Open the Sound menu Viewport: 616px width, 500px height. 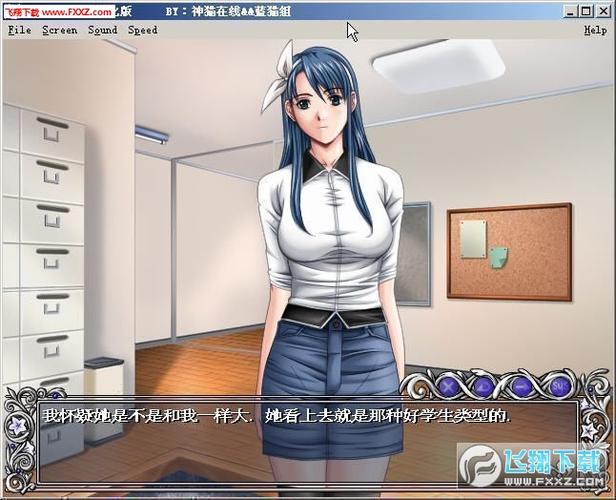102,30
